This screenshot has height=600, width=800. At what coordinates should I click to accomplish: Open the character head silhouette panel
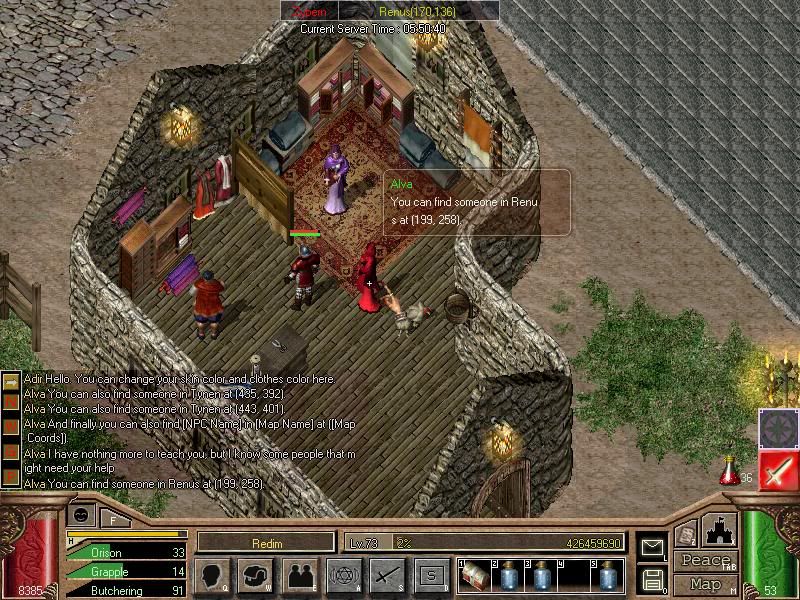212,575
